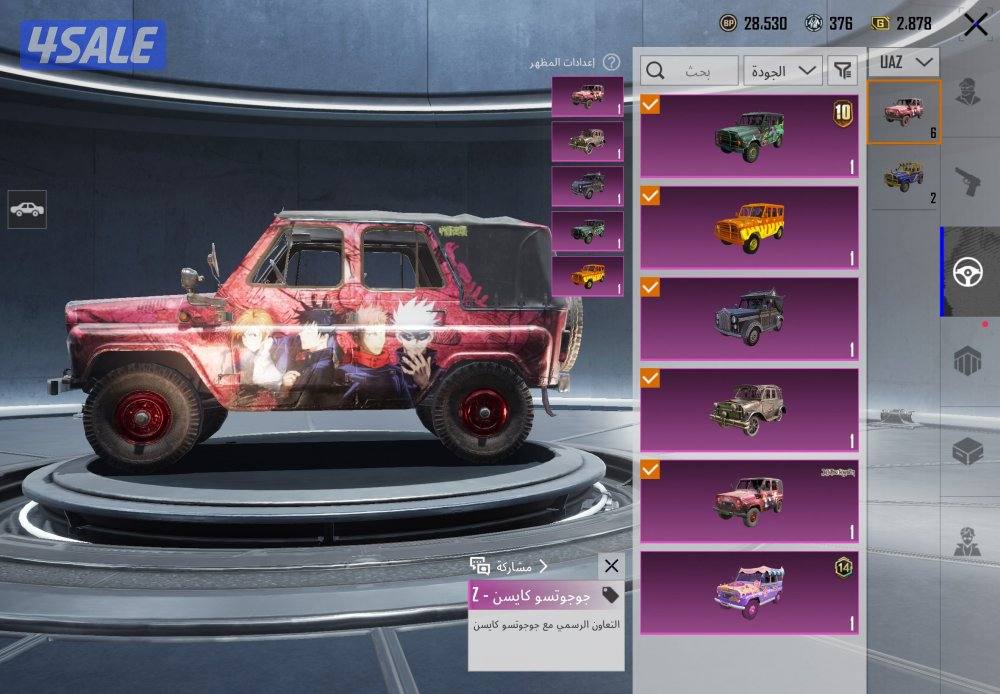This screenshot has width=1000, height=694.
Task: Close the vehicle inventory screen
Action: pyautogui.click(x=975, y=25)
